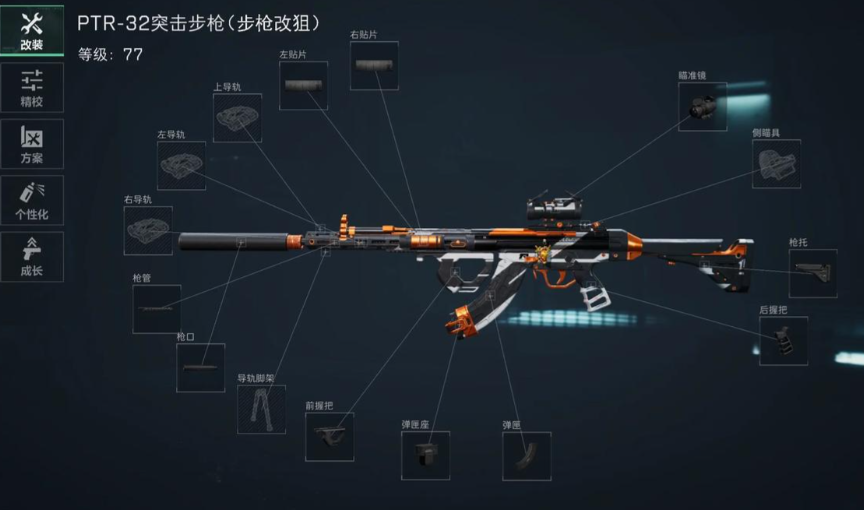Open the 精校 calibration tab
The image size is (864, 510).
[31, 88]
